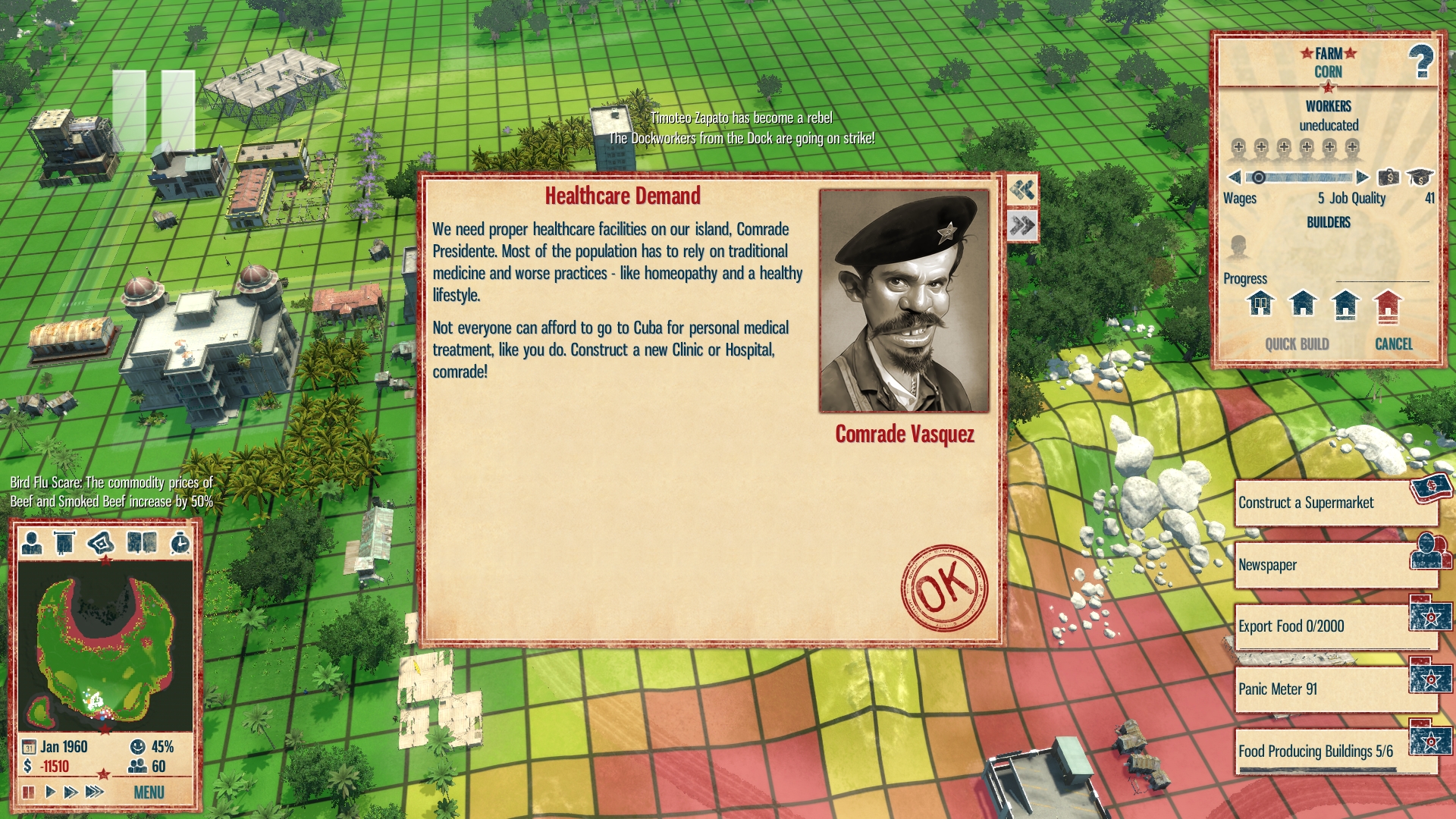Pause the game with the red pause button
This screenshot has height=819, width=1456.
[29, 792]
